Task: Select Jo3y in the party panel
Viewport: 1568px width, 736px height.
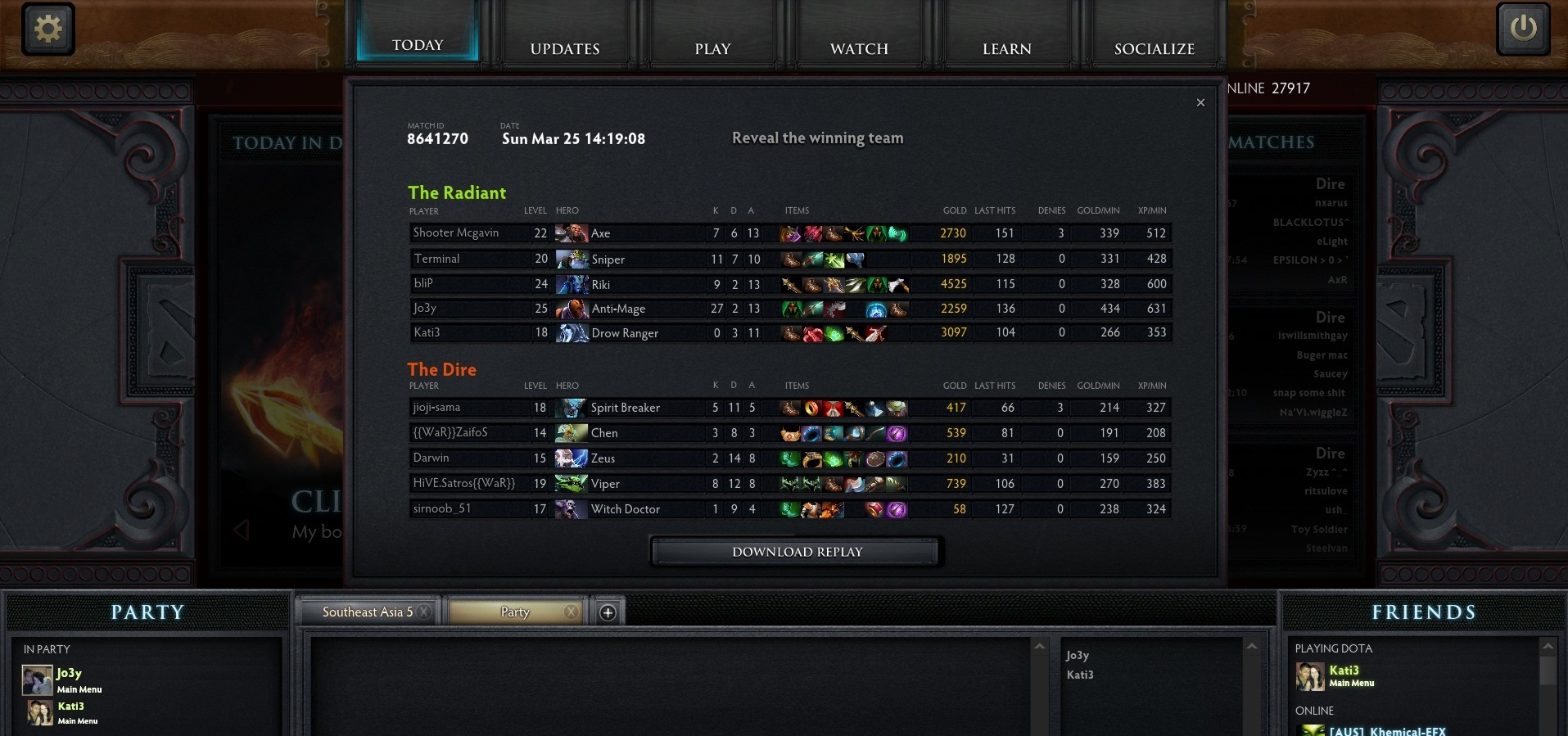Action: [69, 674]
